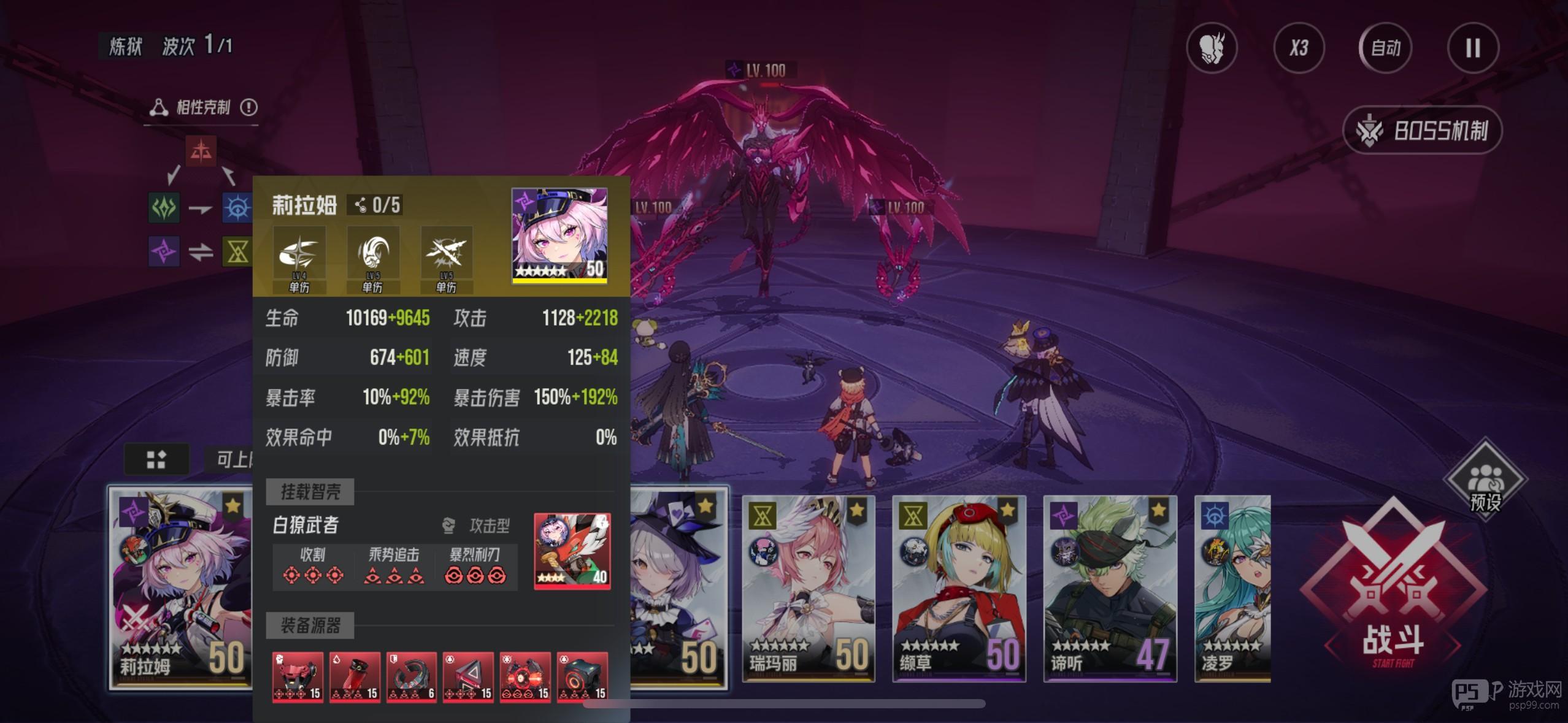This screenshot has width=1568, height=723.
Task: Toggle 自动 auto battle mode
Action: pyautogui.click(x=1385, y=48)
